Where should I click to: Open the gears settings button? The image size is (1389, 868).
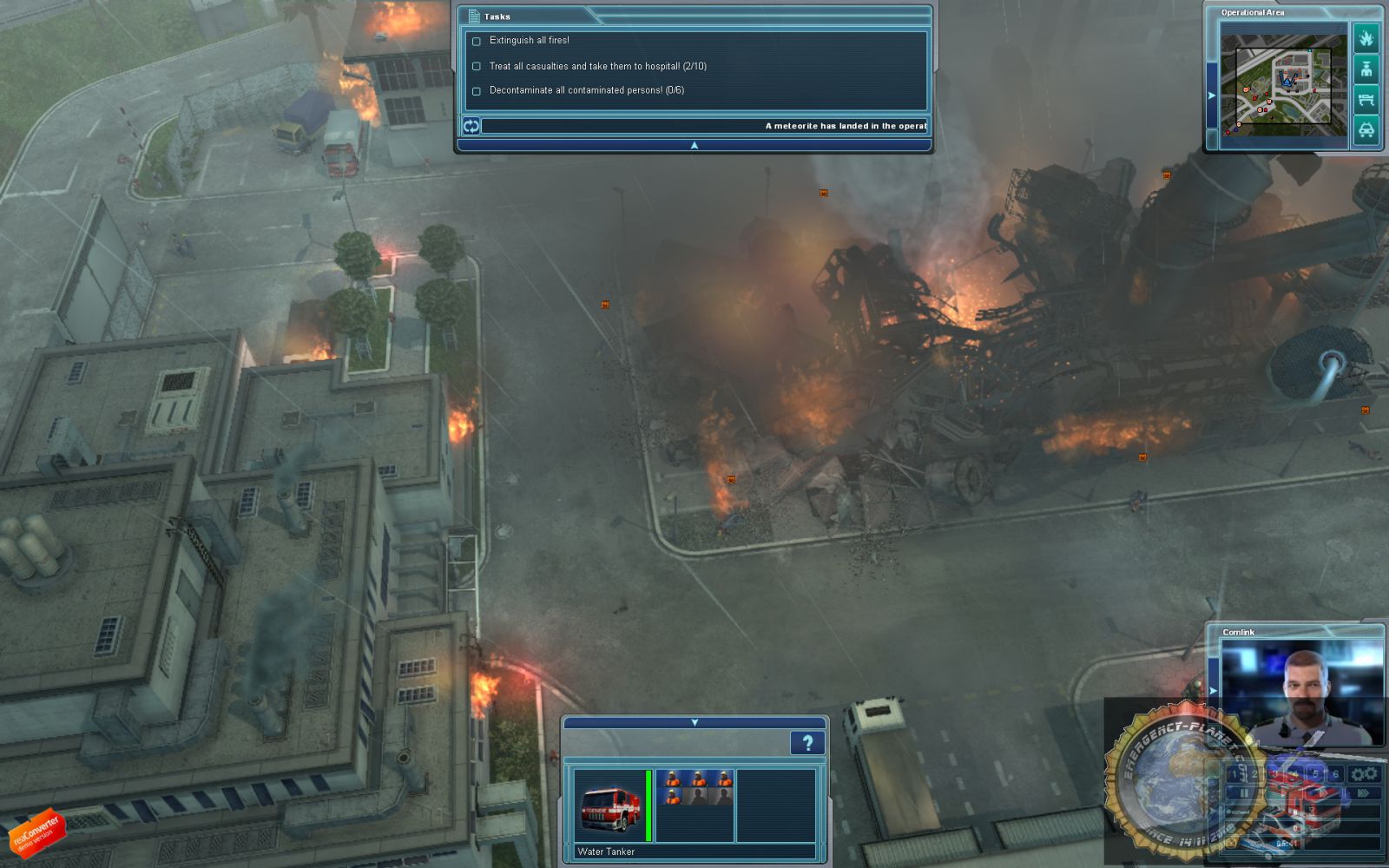pos(1364,773)
